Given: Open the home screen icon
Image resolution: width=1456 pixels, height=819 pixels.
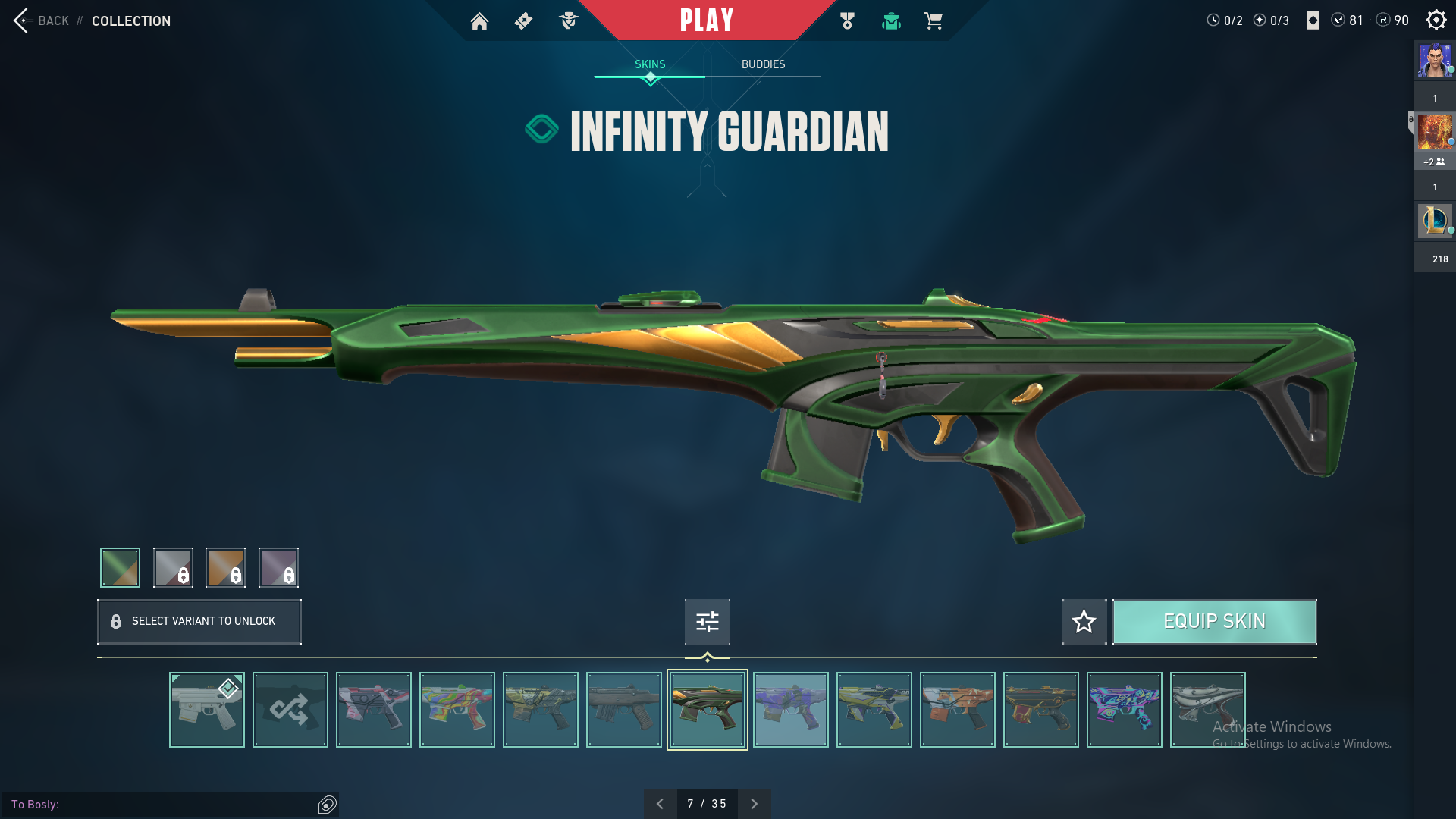Looking at the screenshot, I should click(479, 21).
